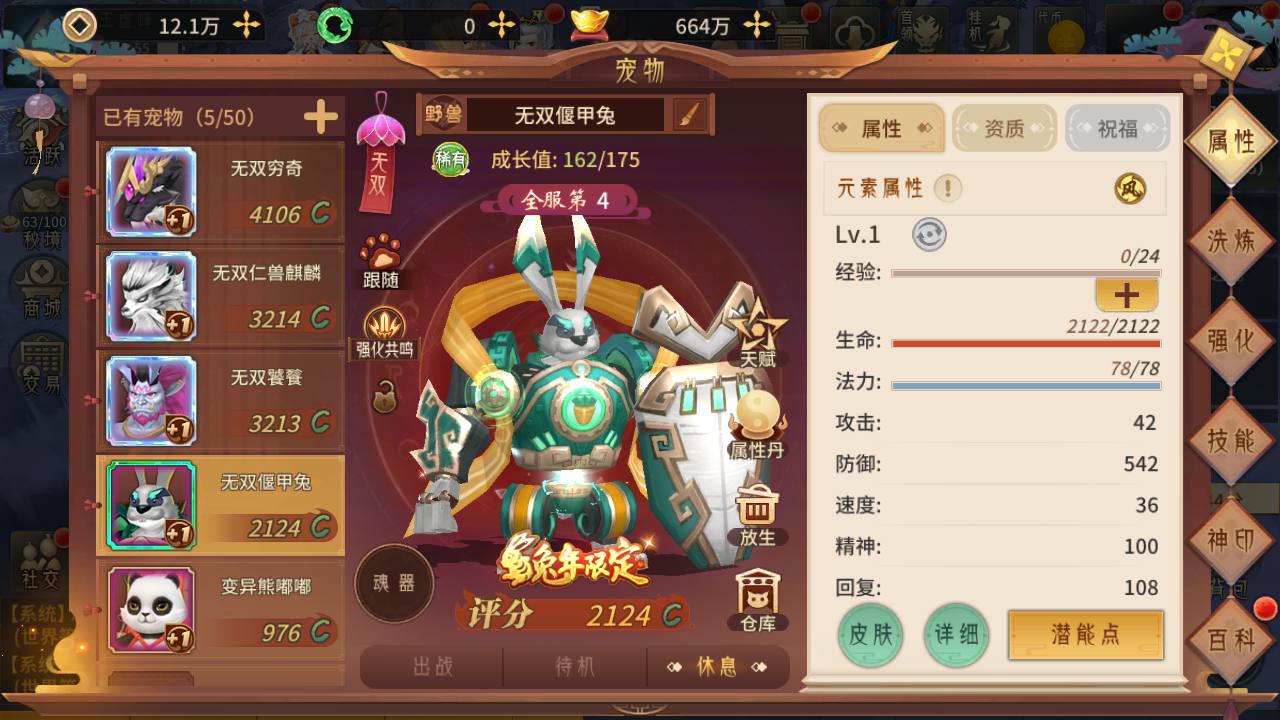The height and width of the screenshot is (720, 1280).
Task: Release pet with 放生 button
Action: tap(757, 515)
